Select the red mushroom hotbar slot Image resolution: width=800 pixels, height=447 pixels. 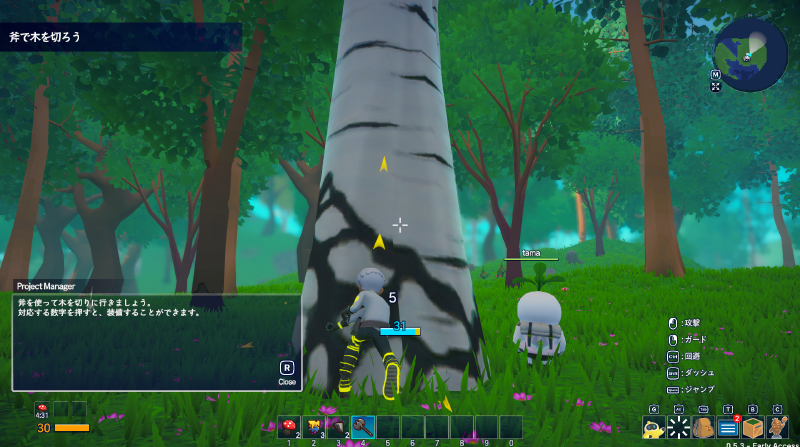coord(290,427)
